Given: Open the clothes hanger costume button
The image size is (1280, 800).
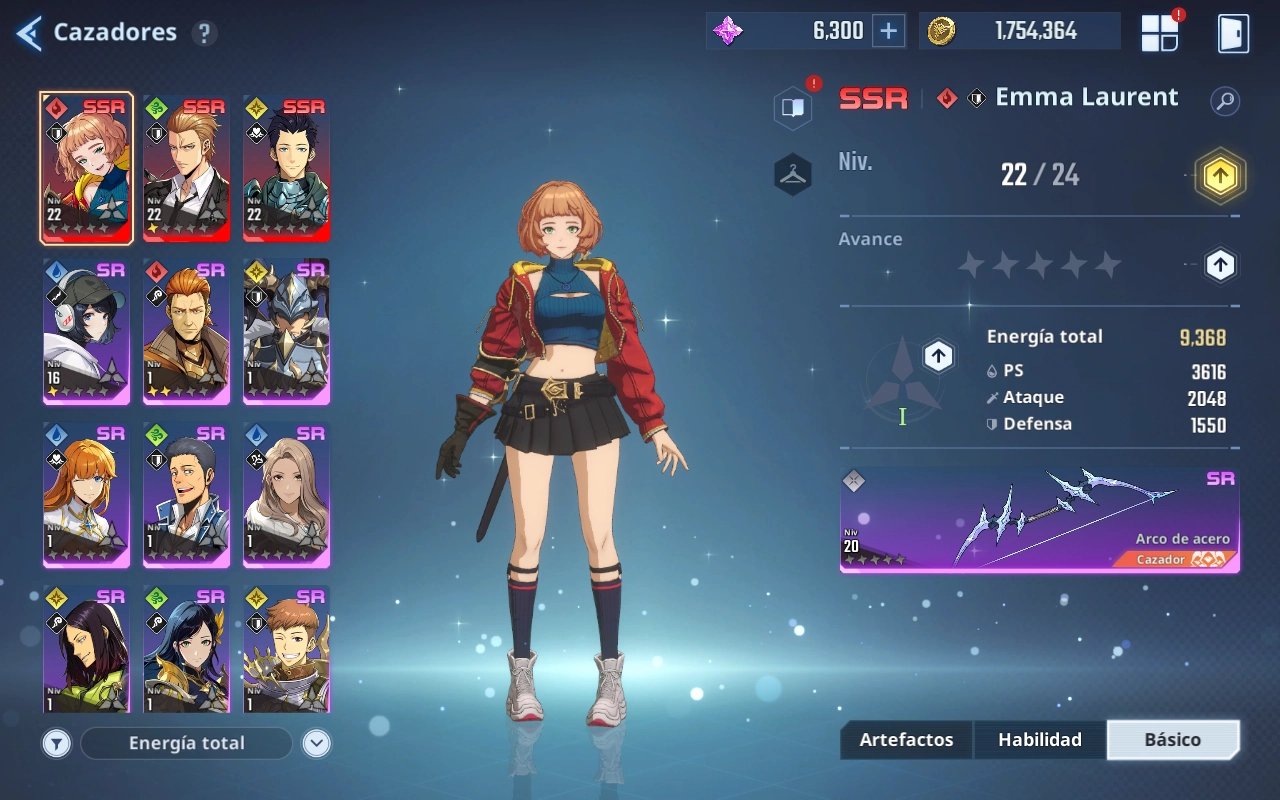Looking at the screenshot, I should coord(793,174).
